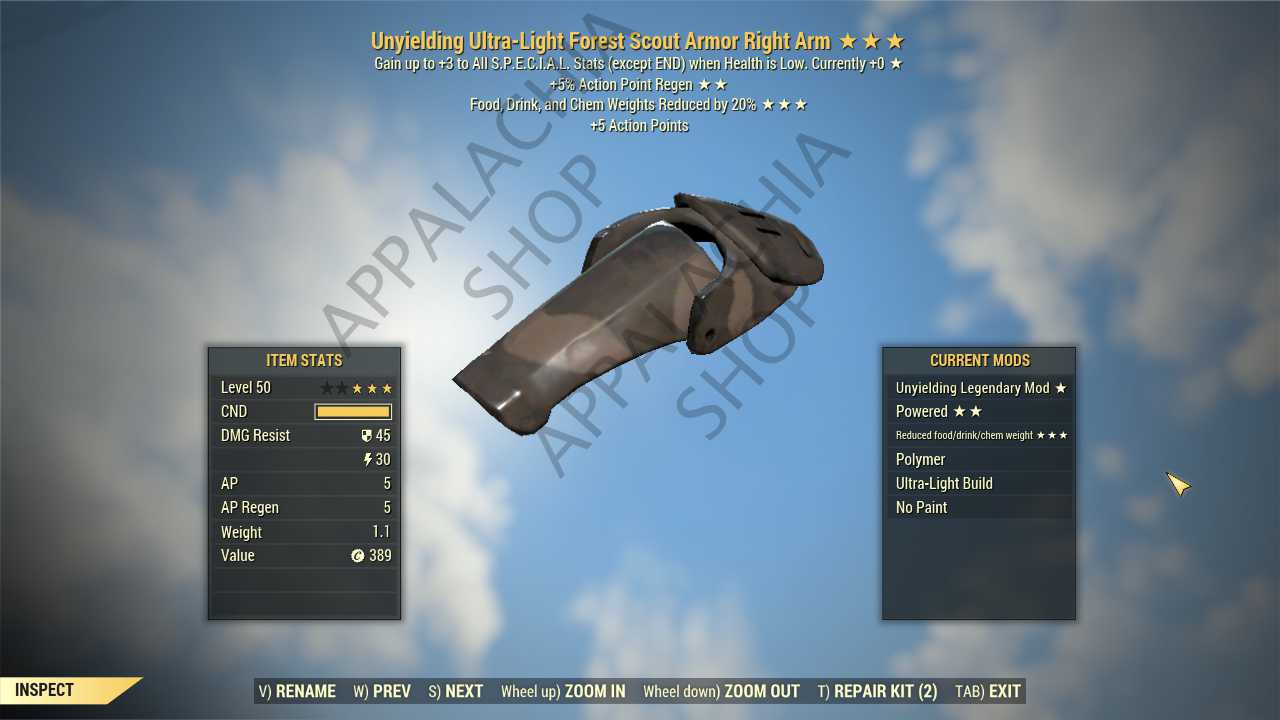Select the Powered mod entry
This screenshot has height=720, width=1280.
(979, 412)
